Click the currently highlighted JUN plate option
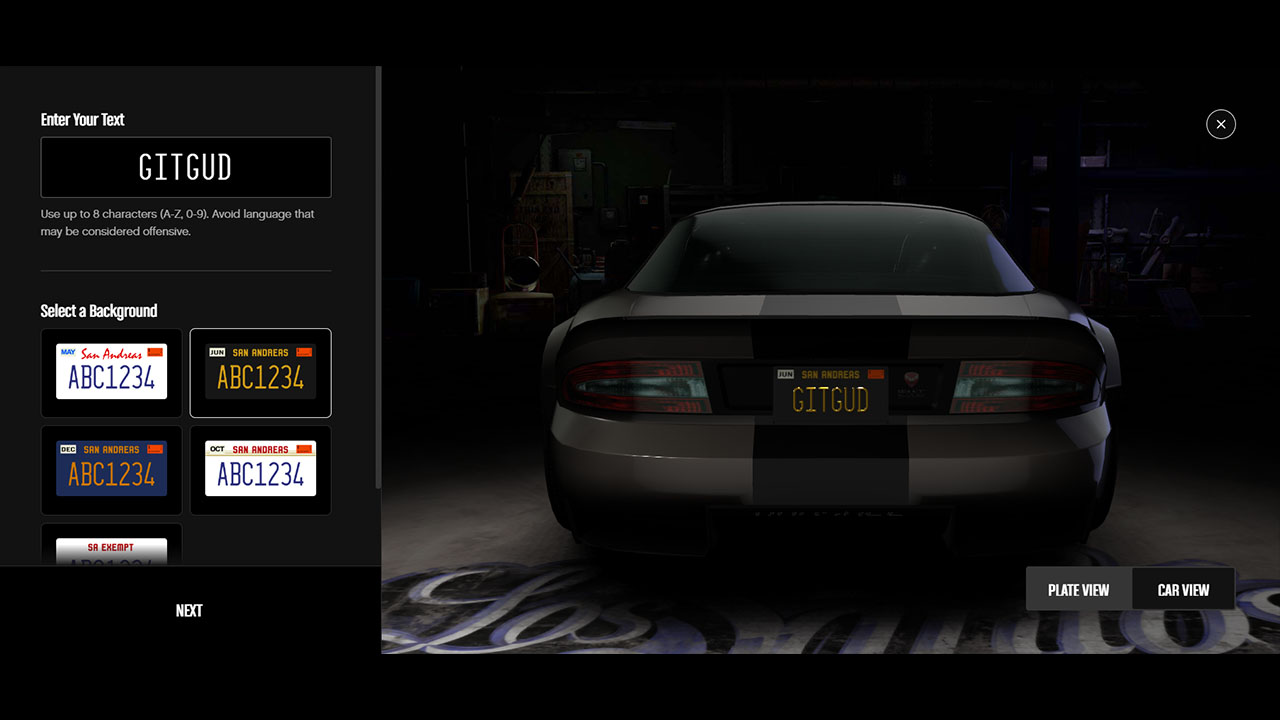 (260, 372)
